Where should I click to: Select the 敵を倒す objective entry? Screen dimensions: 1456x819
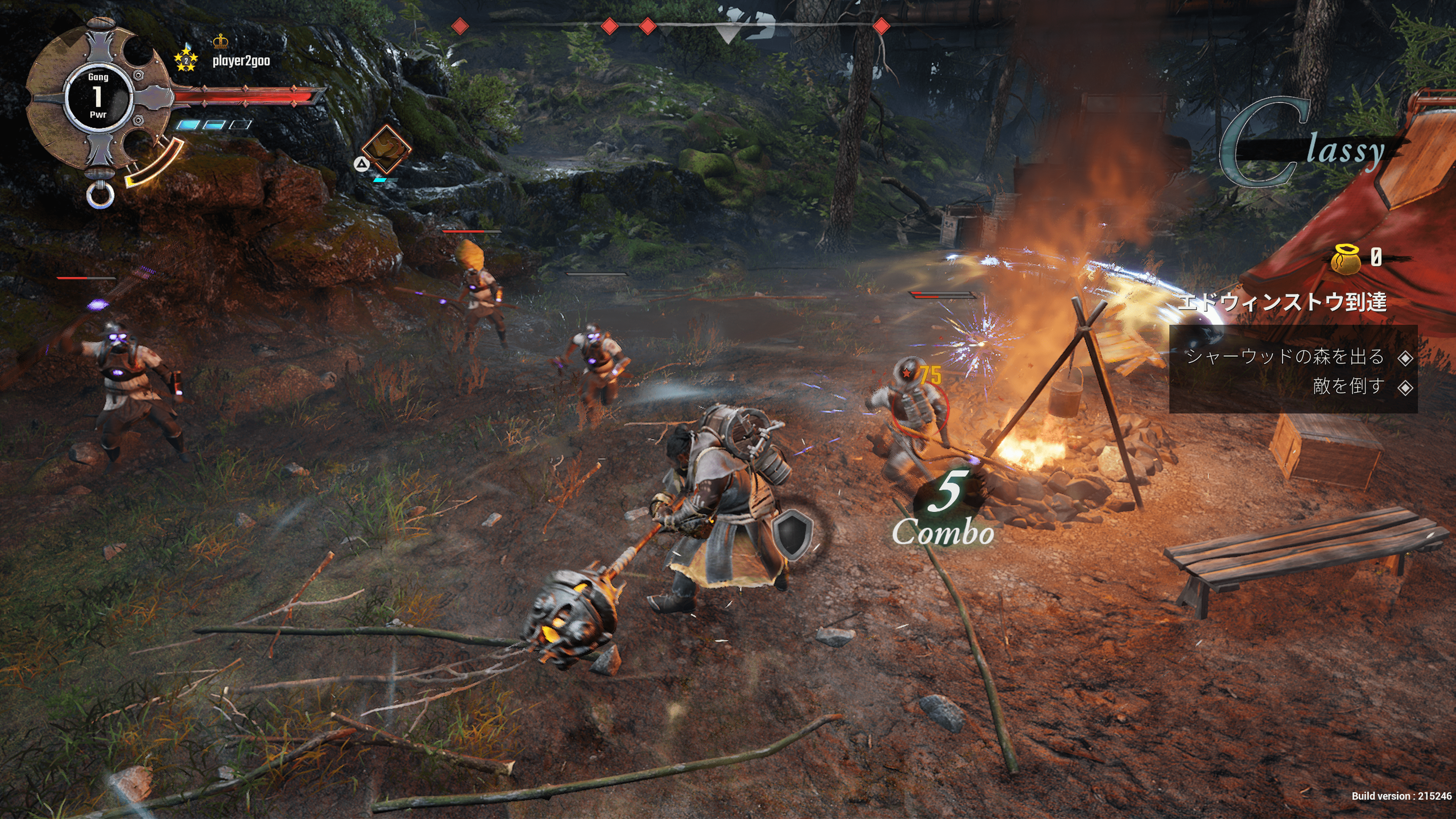1348,387
